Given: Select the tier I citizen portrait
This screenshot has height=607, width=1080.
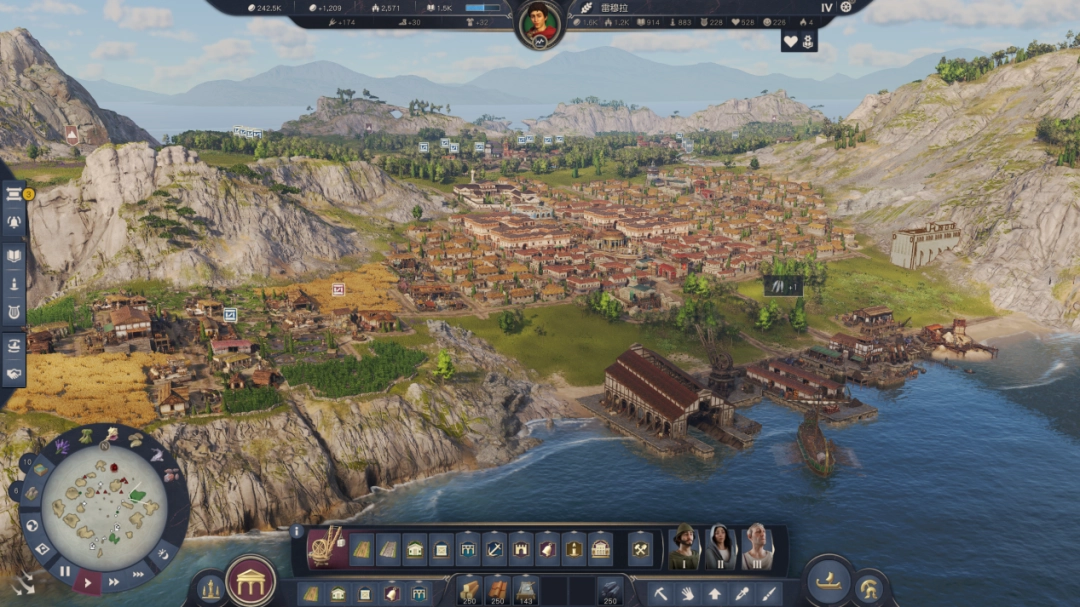Looking at the screenshot, I should [684, 547].
